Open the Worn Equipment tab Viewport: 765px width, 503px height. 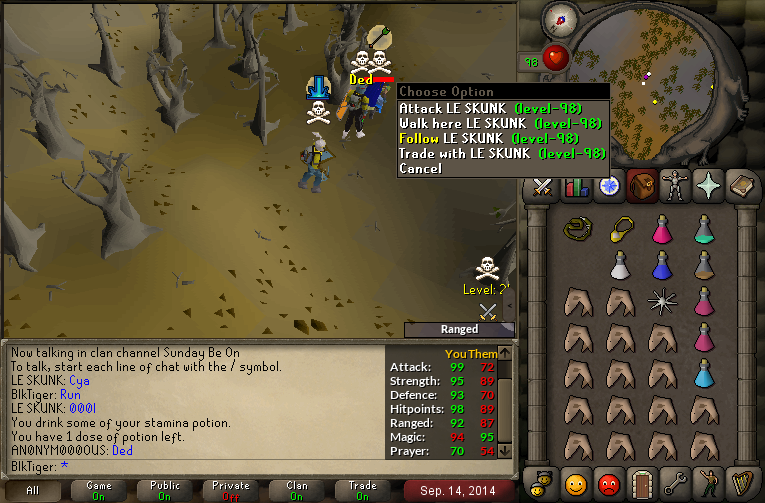click(x=675, y=186)
